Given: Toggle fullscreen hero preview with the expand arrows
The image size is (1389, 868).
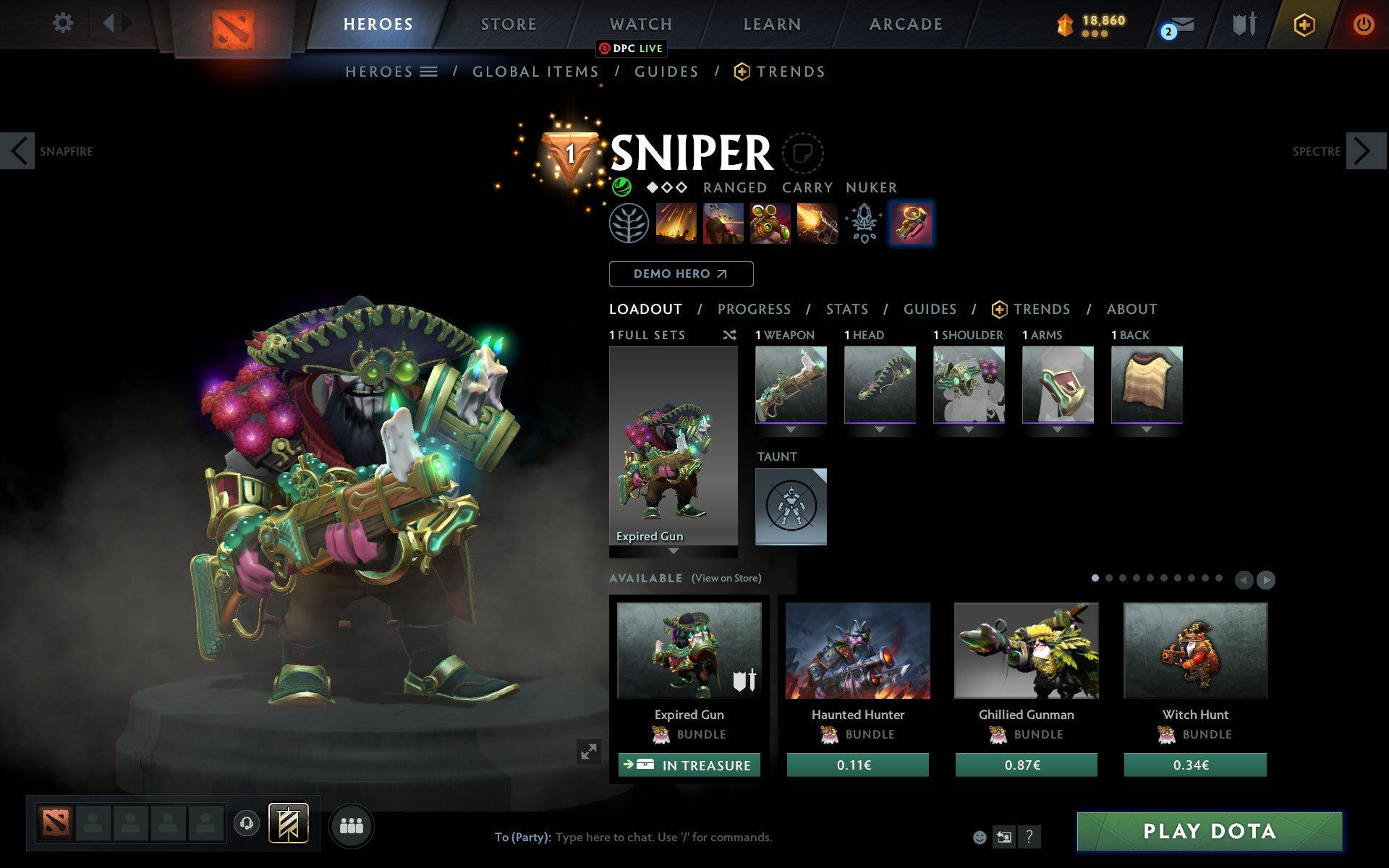Looking at the screenshot, I should (x=589, y=752).
